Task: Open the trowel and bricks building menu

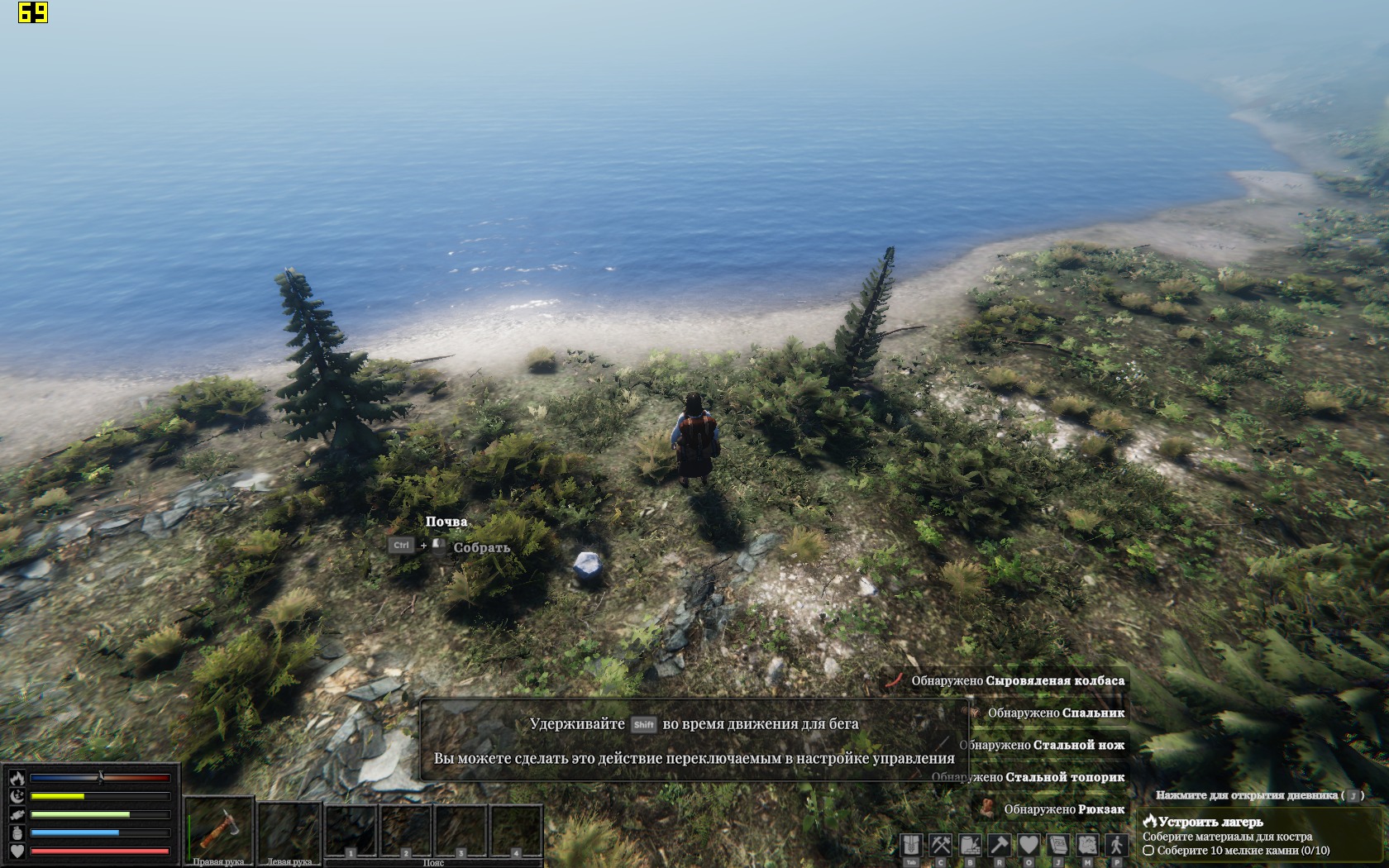Action: point(970,845)
